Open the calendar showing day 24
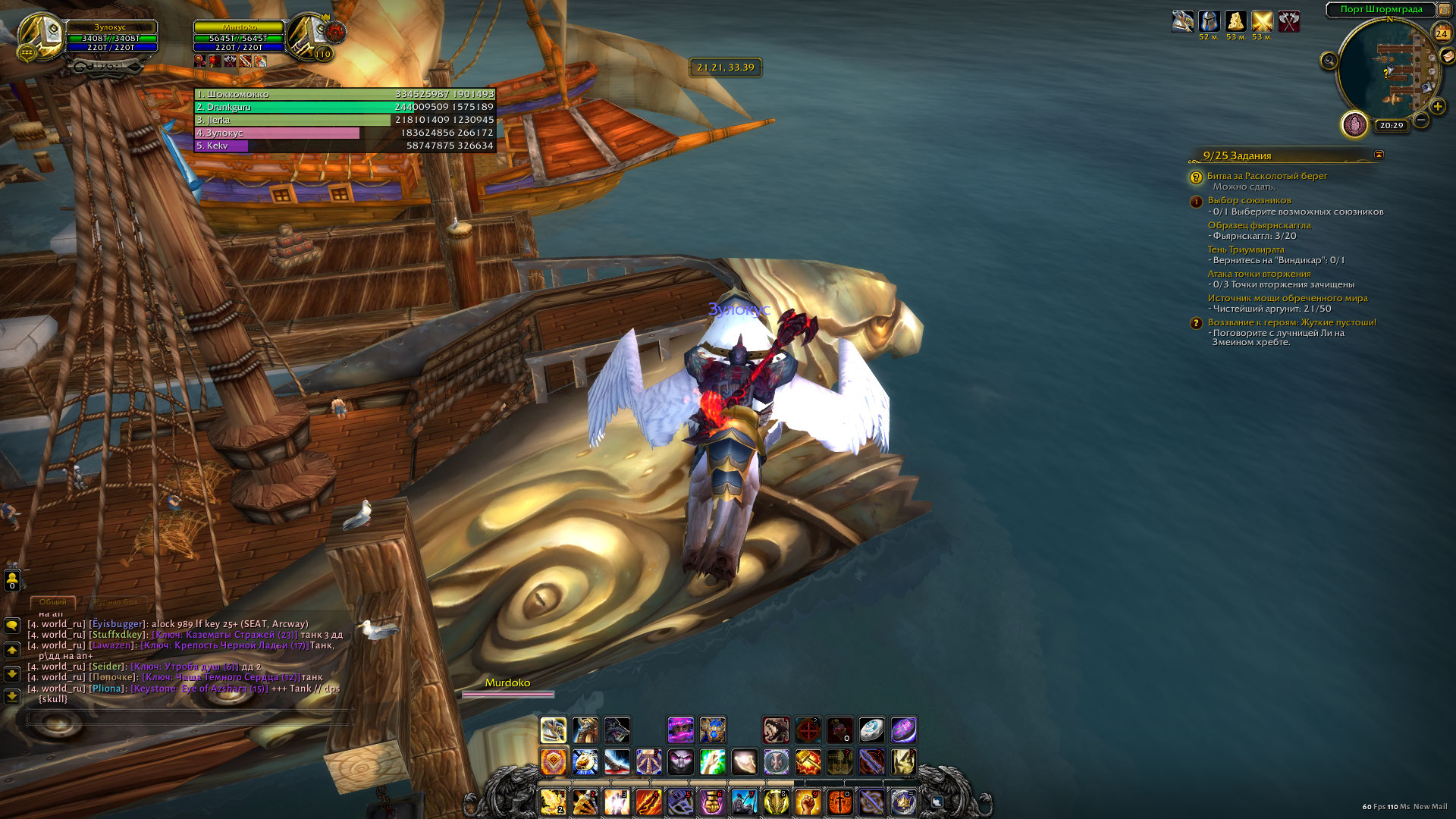Screen dimensions: 1456x819 pyautogui.click(x=1442, y=33)
